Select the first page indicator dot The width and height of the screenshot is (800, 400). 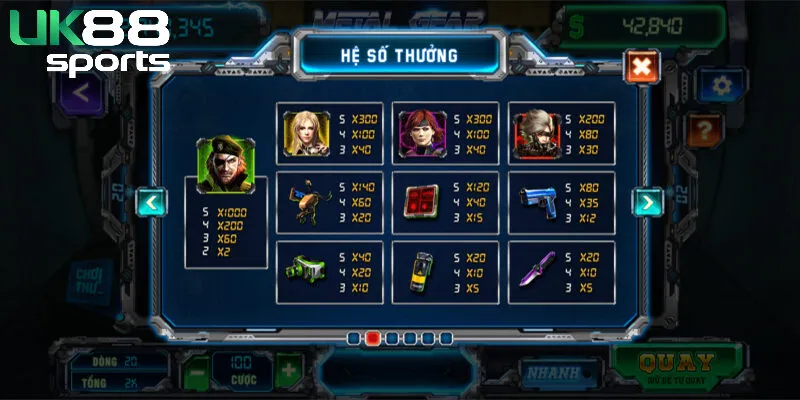354,338
